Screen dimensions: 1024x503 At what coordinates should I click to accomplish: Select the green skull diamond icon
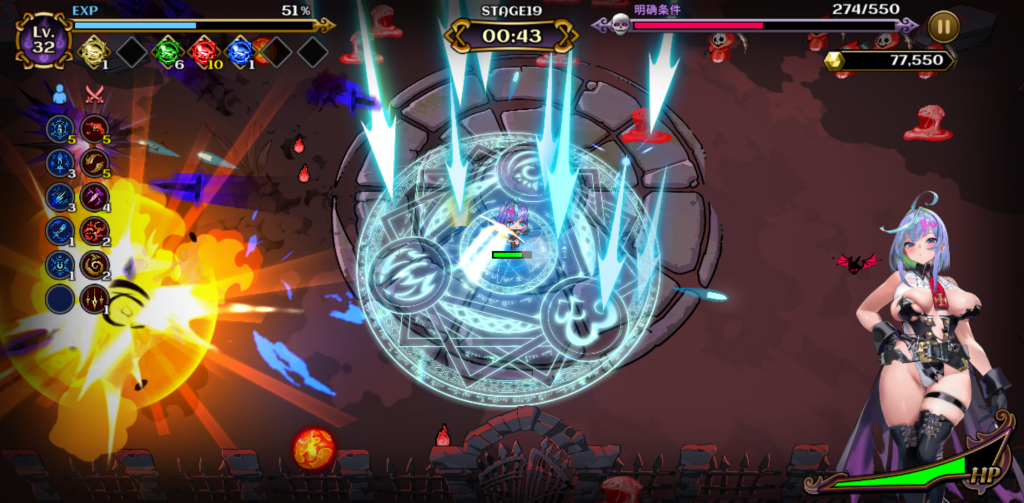(168, 51)
